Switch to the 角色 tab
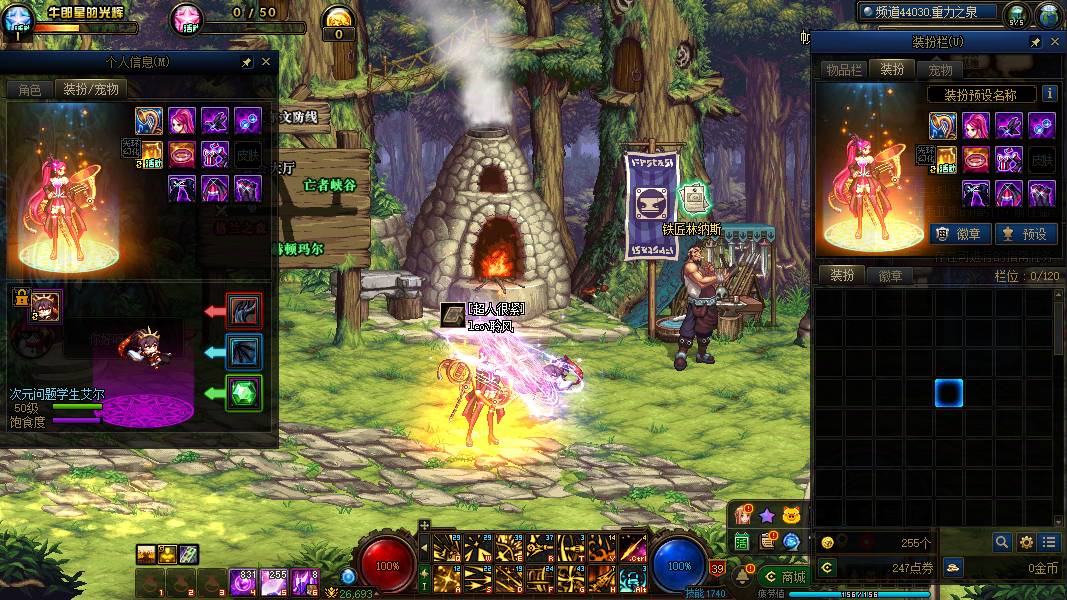This screenshot has height=600, width=1067. (x=30, y=89)
